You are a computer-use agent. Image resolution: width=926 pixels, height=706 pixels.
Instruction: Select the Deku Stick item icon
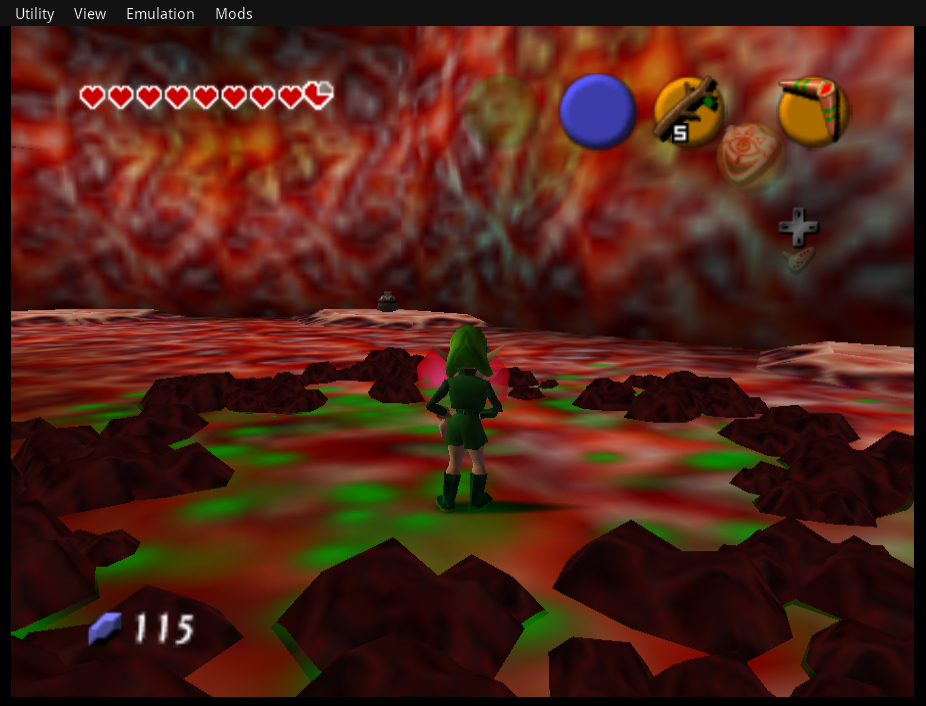pos(688,109)
